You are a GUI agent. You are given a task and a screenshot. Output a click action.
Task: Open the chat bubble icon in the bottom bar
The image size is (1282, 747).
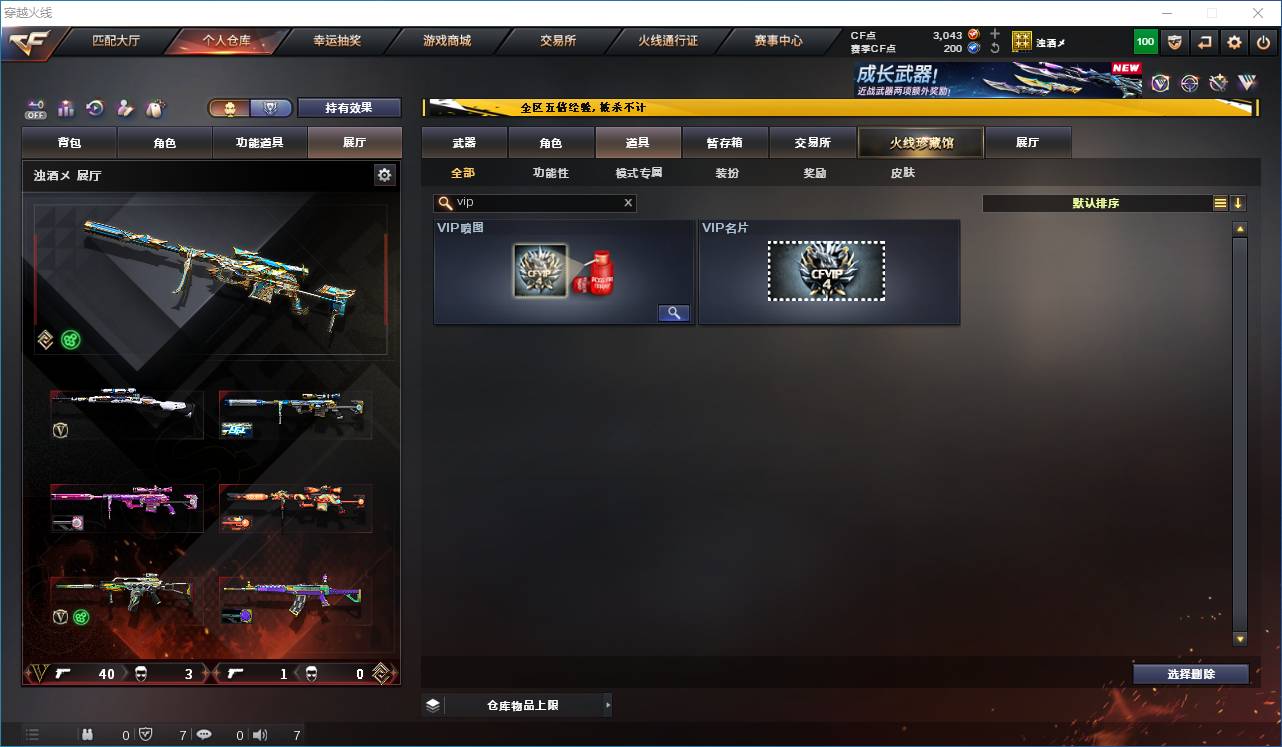[x=204, y=734]
